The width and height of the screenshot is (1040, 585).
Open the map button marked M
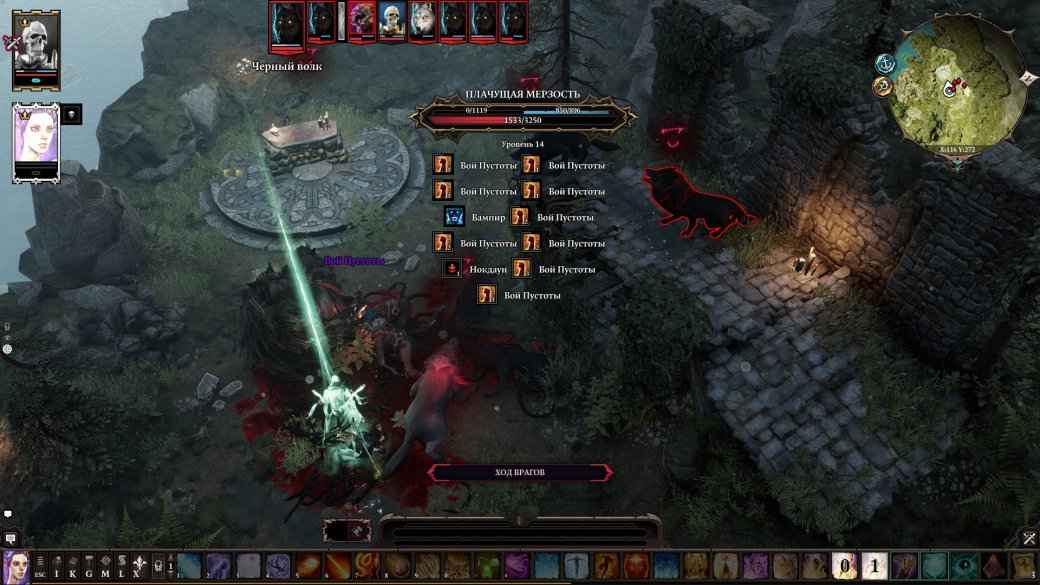tap(105, 567)
